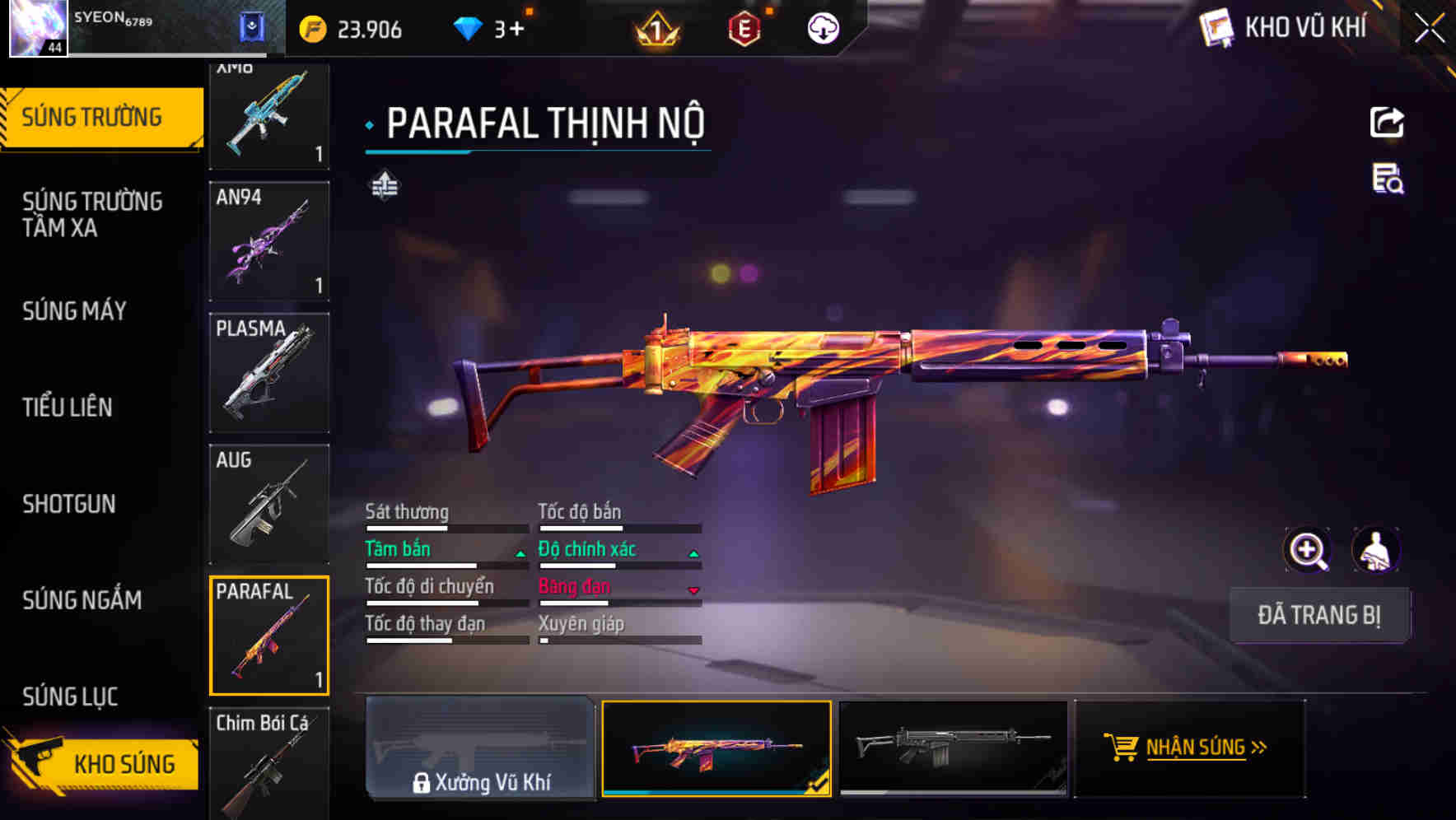
Task: Open the attachment loadout icon below weapon title
Action: (384, 186)
